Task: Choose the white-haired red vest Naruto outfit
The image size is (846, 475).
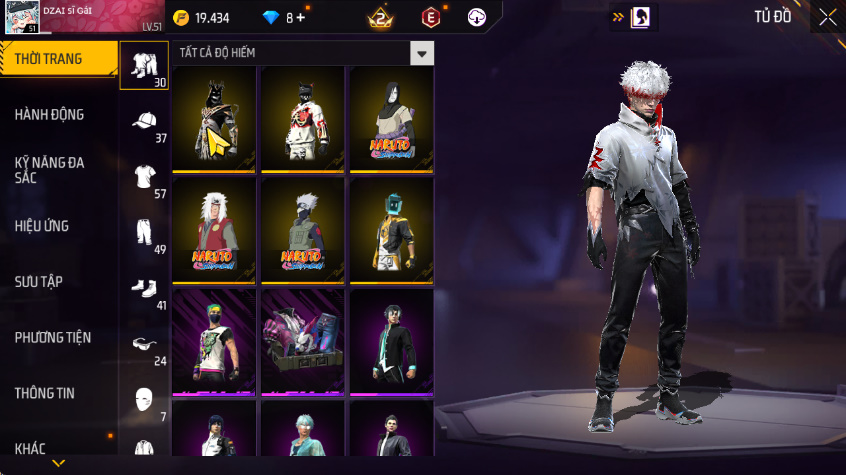Action: tap(214, 231)
